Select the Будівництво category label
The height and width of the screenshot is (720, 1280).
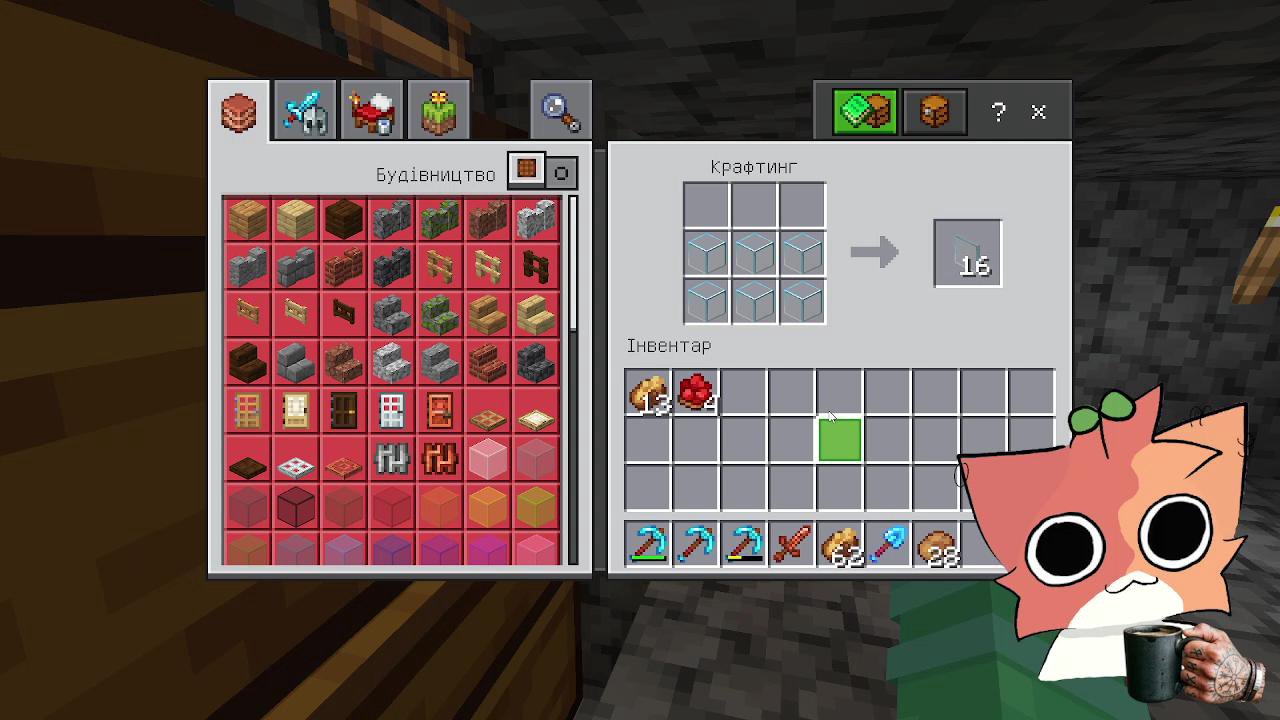pos(435,173)
